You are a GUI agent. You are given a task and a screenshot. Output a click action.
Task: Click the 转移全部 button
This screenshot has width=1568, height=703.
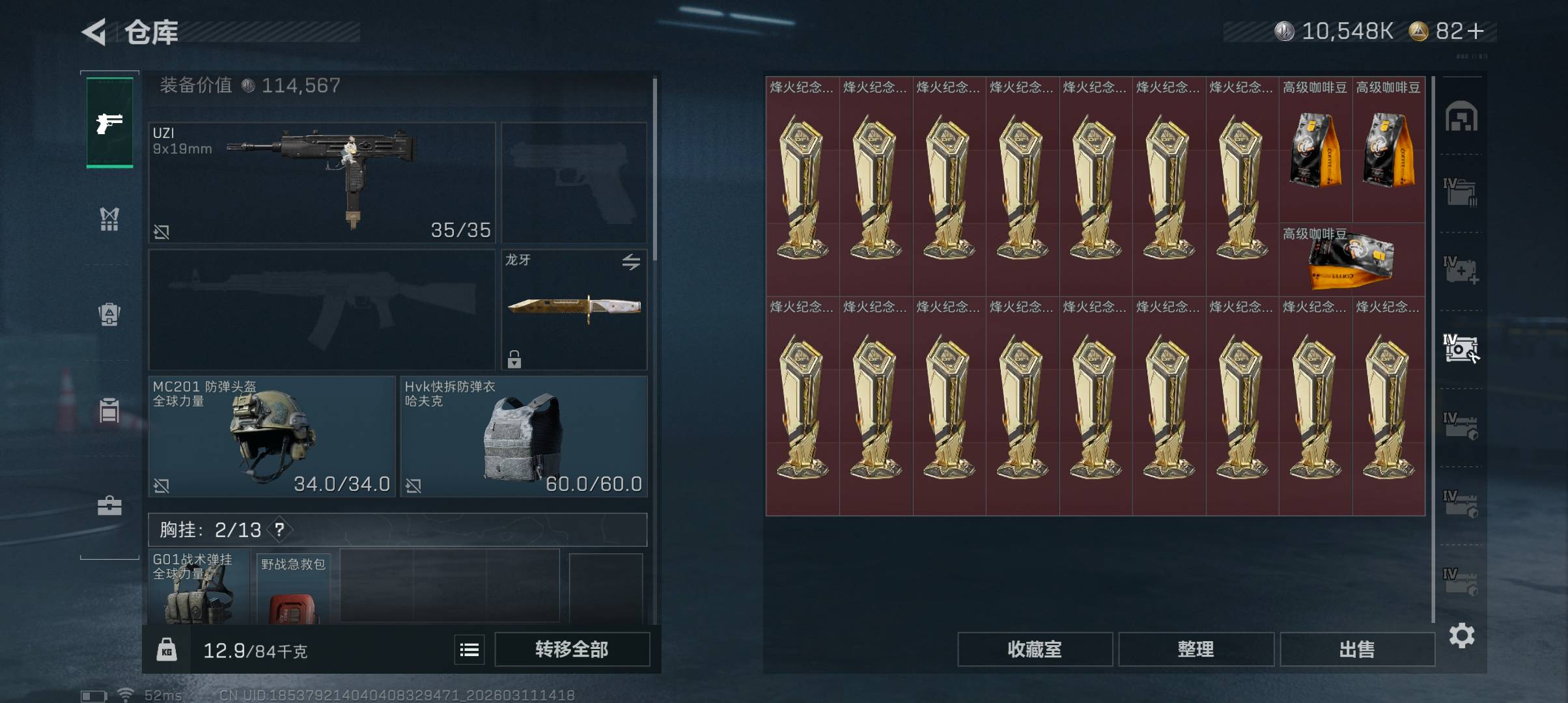572,649
